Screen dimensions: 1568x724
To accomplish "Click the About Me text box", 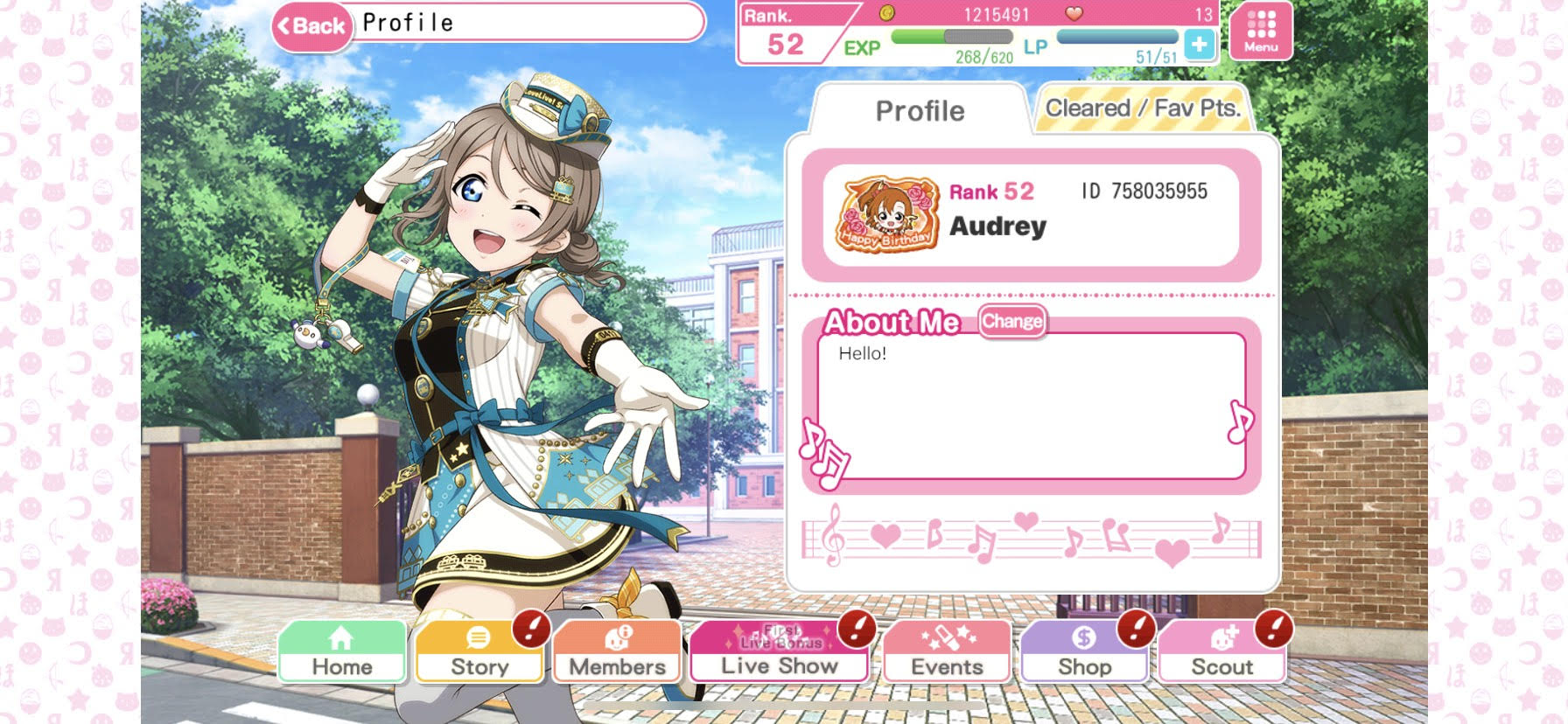I will pos(1031,406).
